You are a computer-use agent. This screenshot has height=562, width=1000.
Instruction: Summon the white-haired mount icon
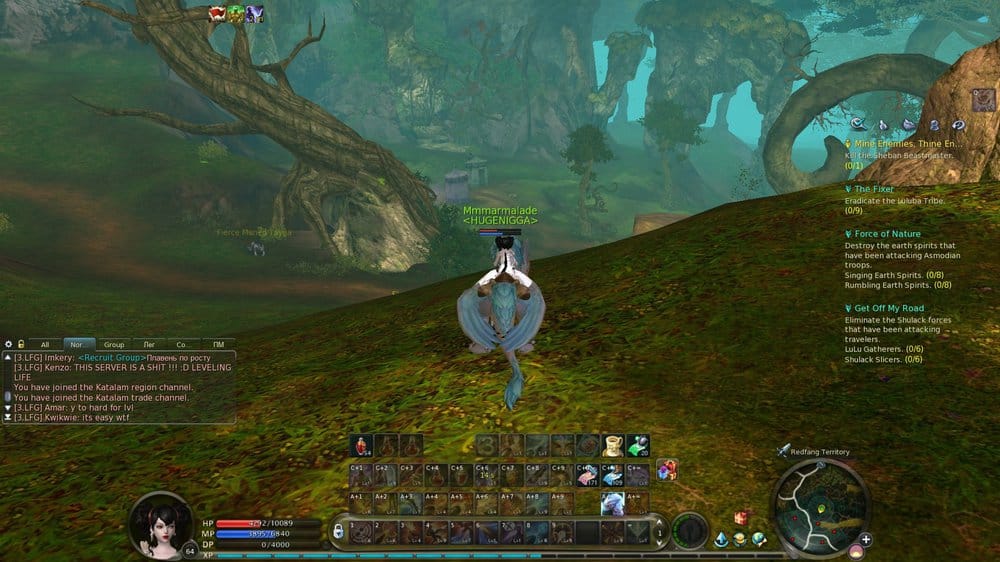click(x=612, y=503)
